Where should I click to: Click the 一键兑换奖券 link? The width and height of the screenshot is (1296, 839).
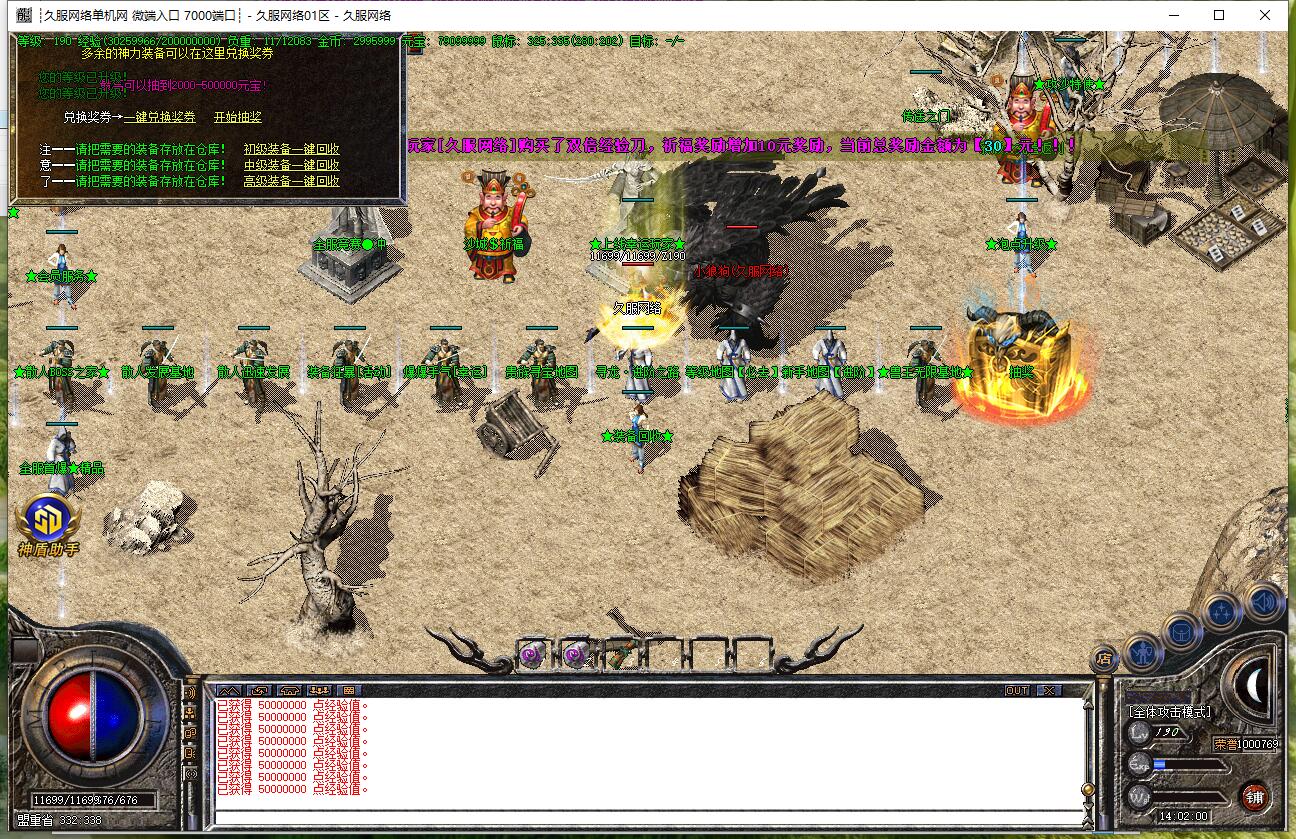click(160, 117)
